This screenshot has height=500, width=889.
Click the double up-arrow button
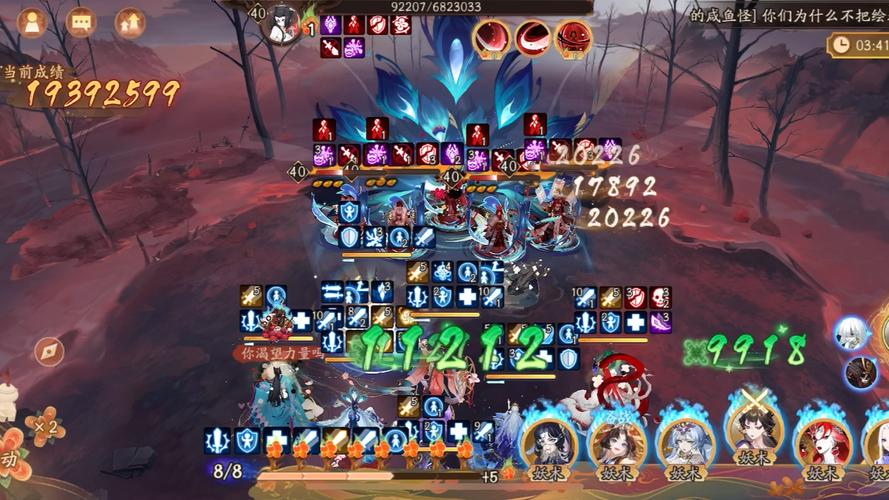[x=129, y=21]
